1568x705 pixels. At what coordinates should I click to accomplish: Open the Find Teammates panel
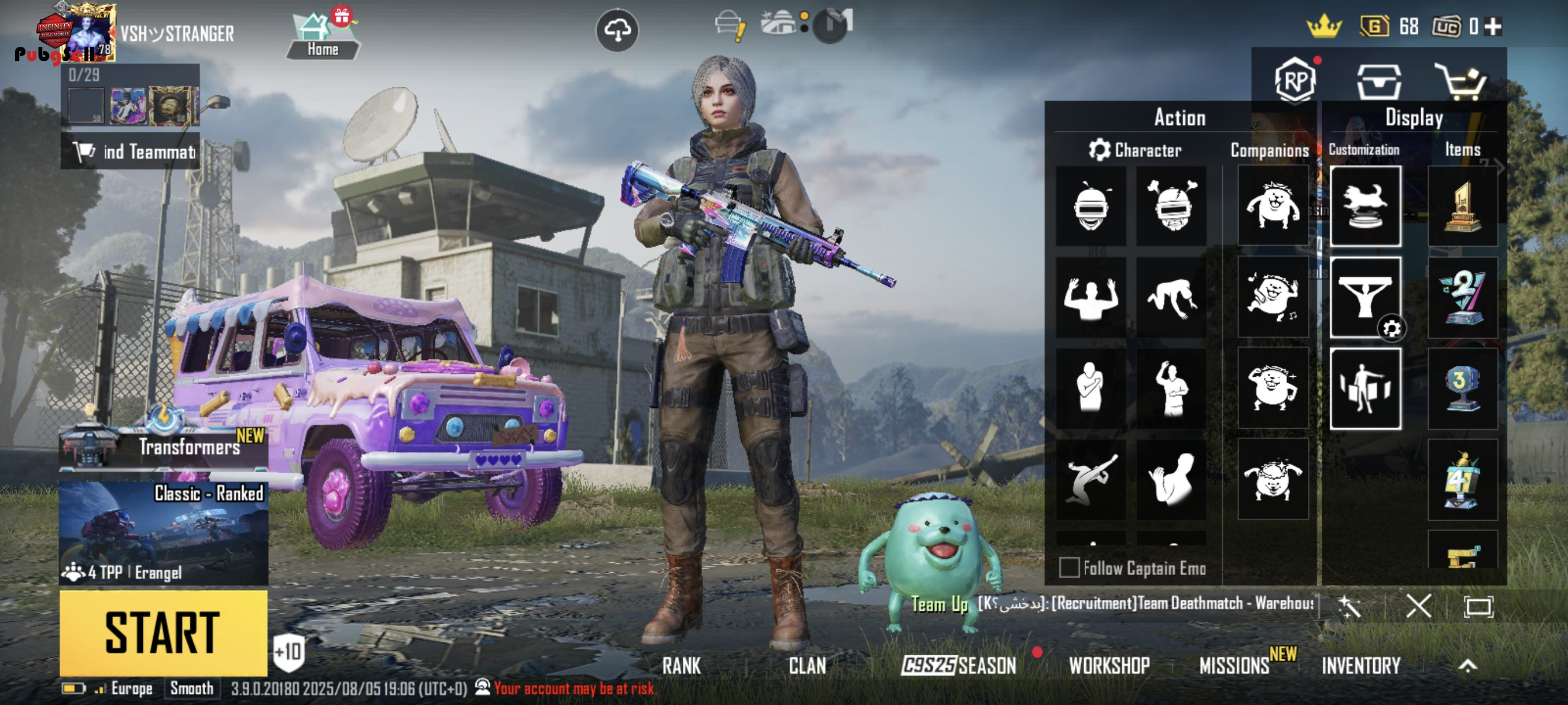(130, 151)
